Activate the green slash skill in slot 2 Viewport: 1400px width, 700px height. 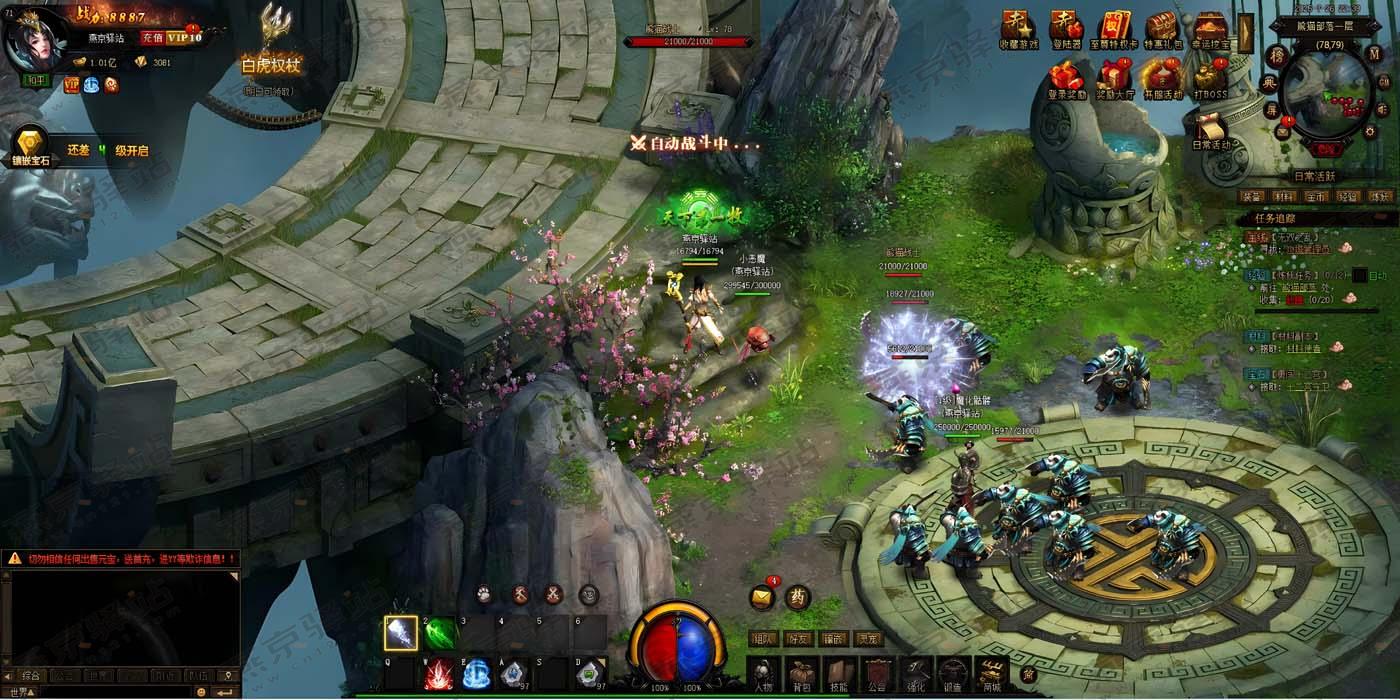click(x=439, y=632)
